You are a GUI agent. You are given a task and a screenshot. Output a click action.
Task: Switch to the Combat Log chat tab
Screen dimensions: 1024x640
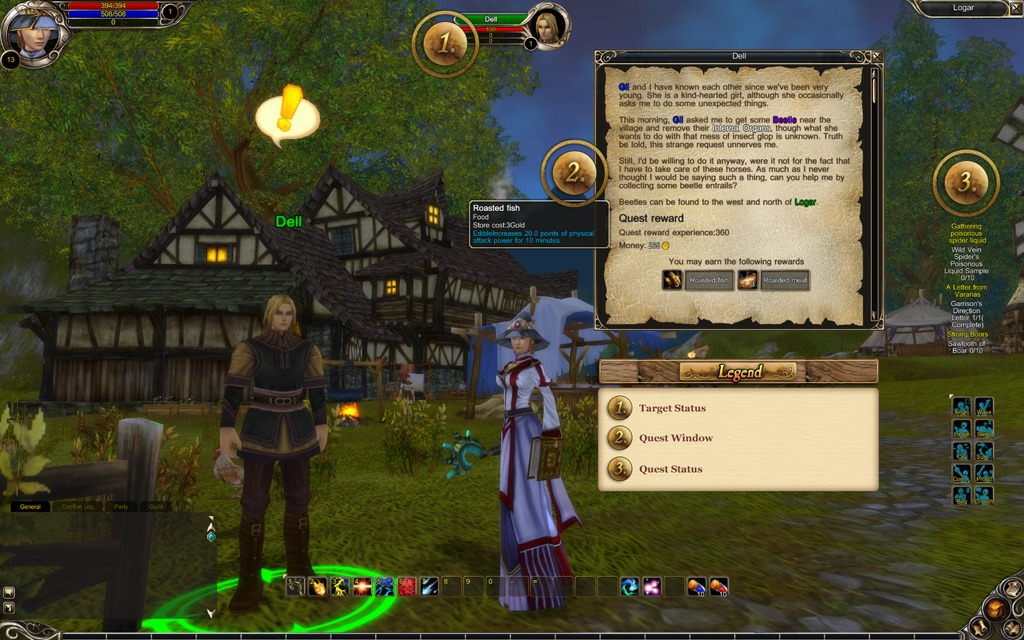(78, 507)
